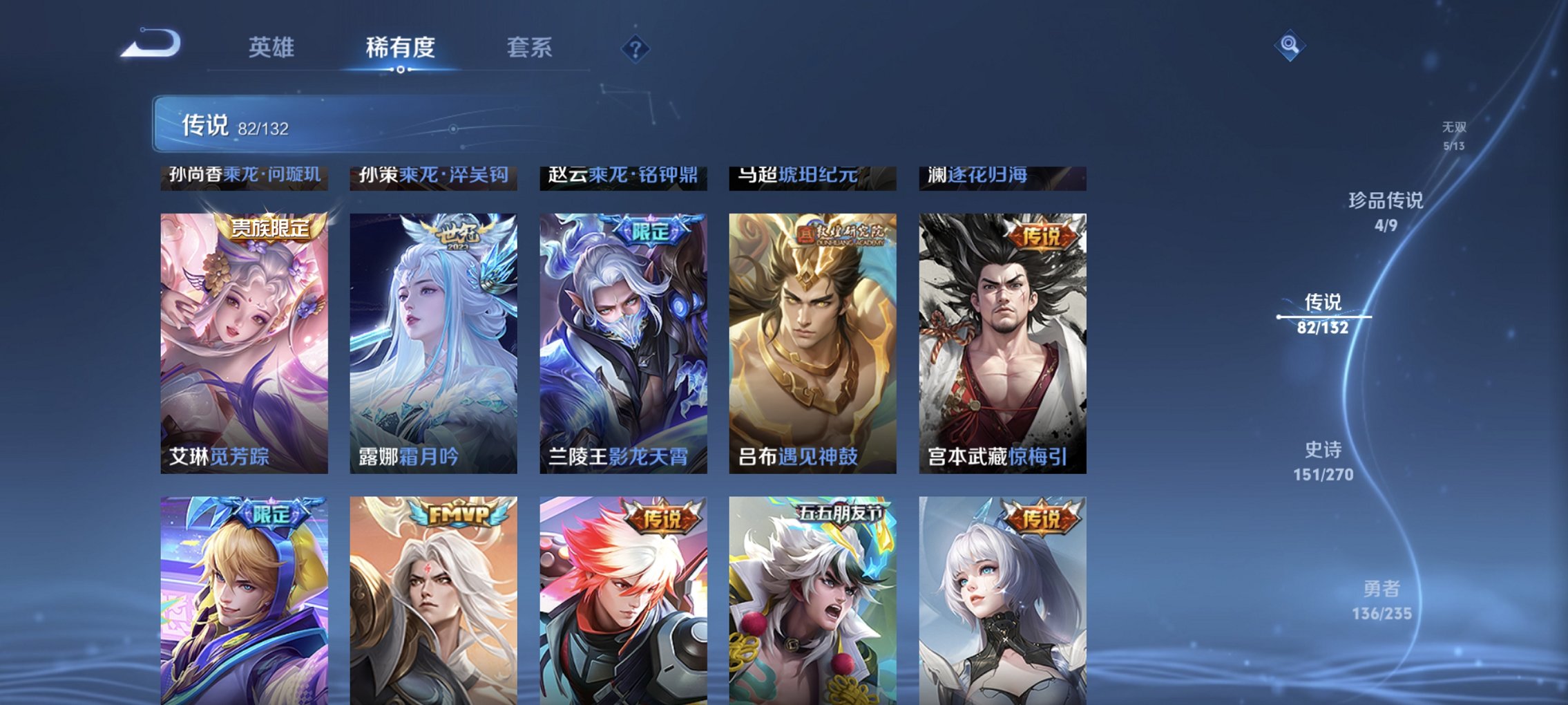Switch to the 套系 tab
1568x705 pixels.
[530, 47]
